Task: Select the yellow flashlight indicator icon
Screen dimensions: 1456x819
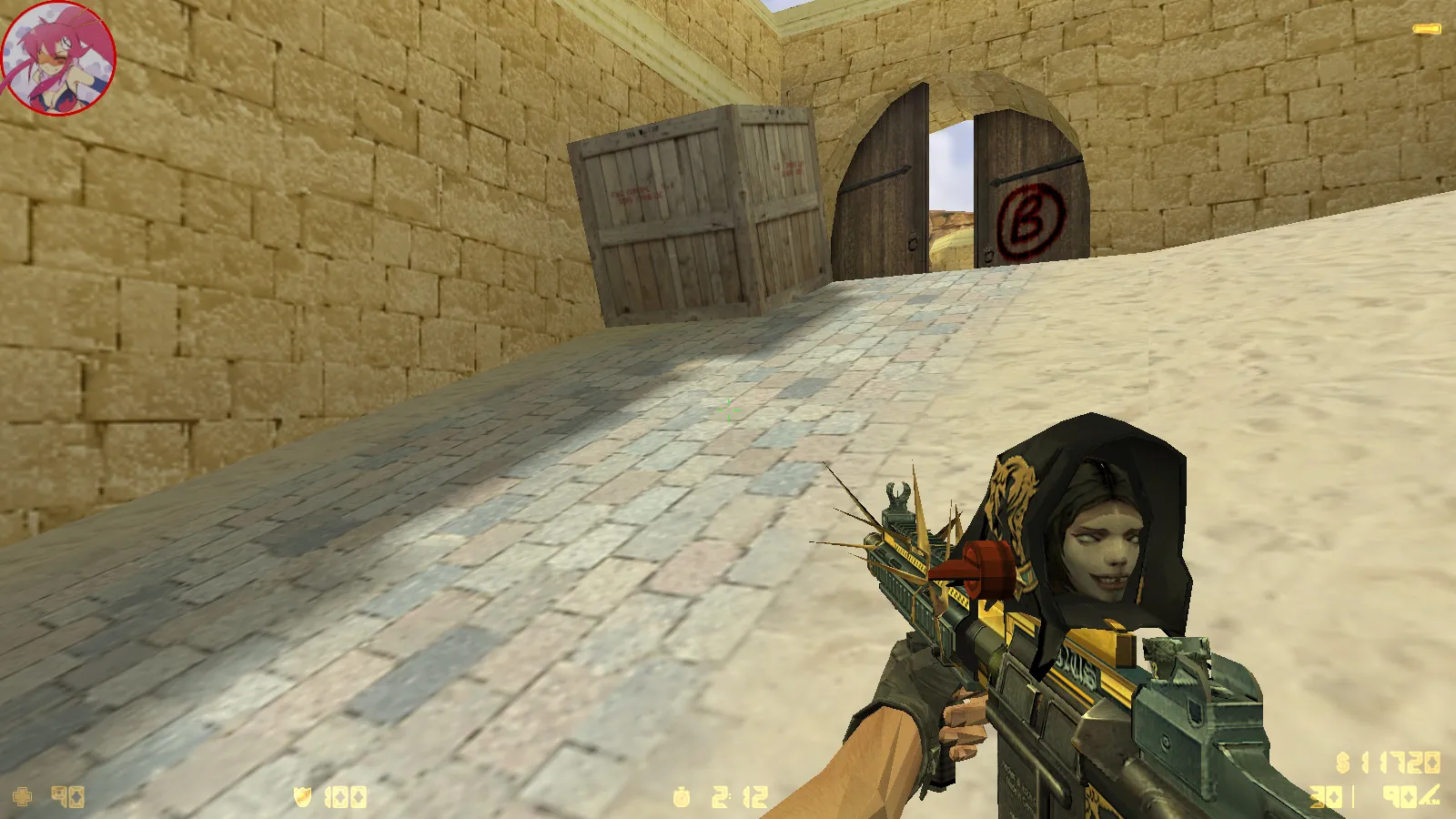Action: tap(1426, 29)
